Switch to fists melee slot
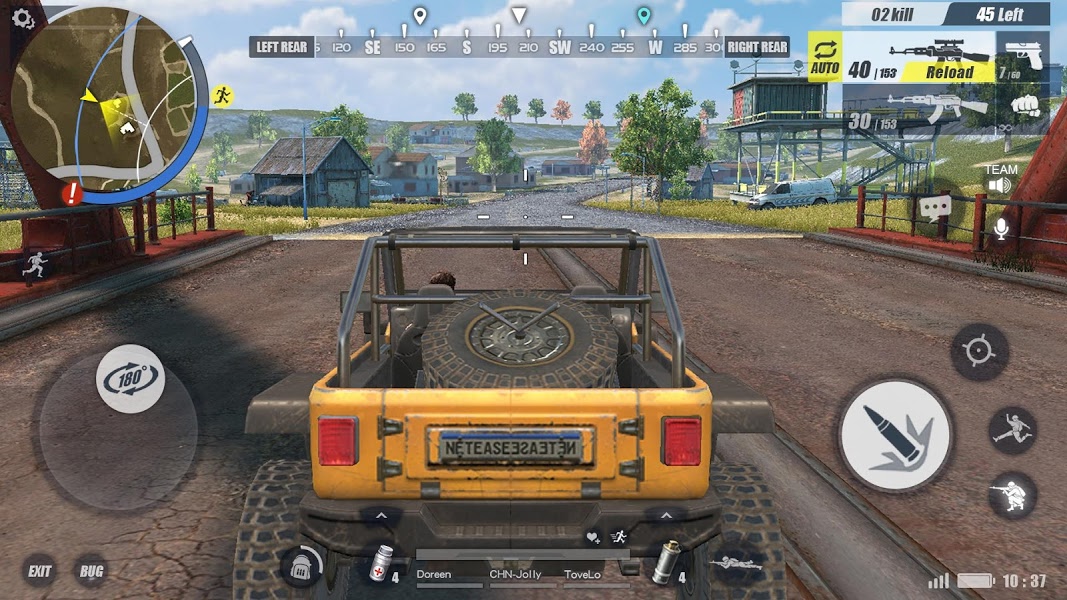The height and width of the screenshot is (600, 1067). pos(1021,106)
